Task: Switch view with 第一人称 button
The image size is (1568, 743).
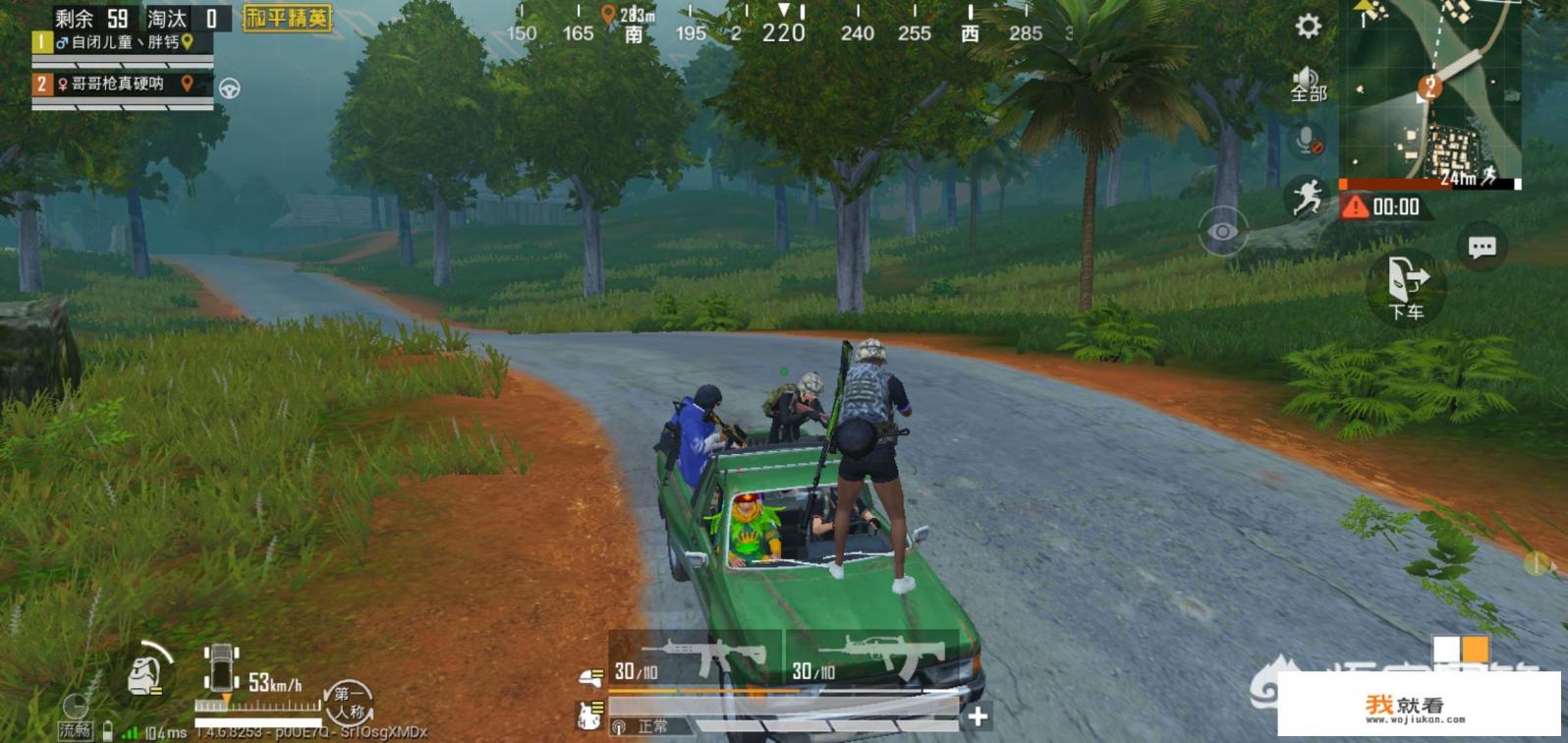Action: click(x=349, y=702)
